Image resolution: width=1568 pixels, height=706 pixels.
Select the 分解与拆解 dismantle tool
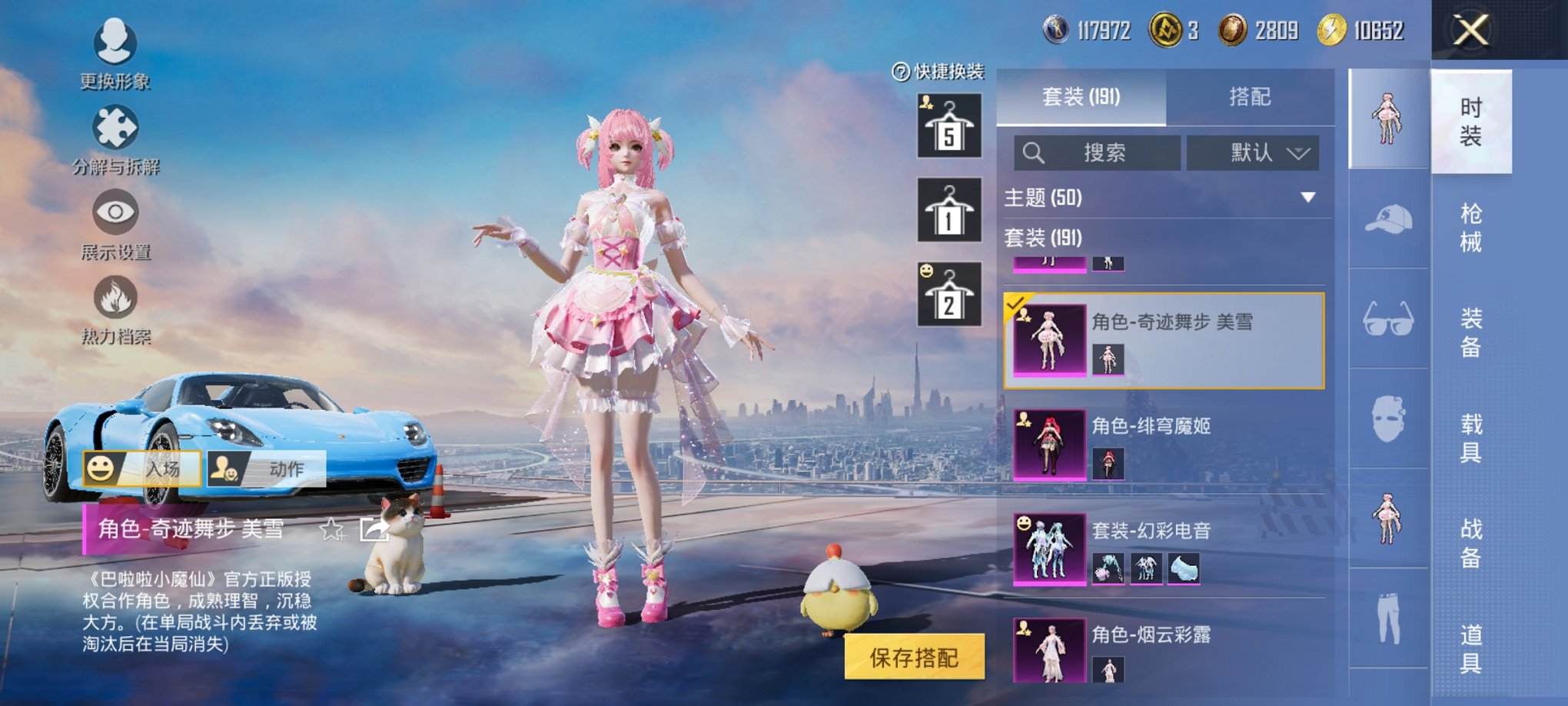click(x=112, y=137)
